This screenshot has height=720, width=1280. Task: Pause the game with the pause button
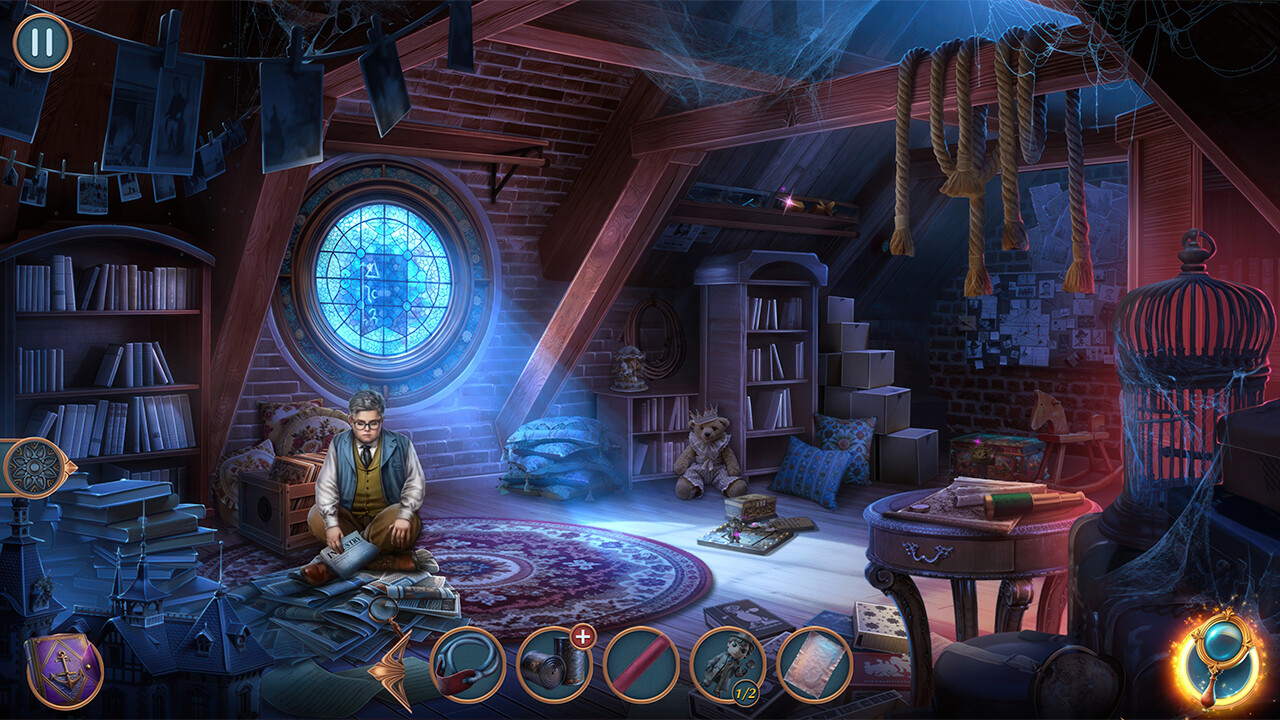point(42,42)
